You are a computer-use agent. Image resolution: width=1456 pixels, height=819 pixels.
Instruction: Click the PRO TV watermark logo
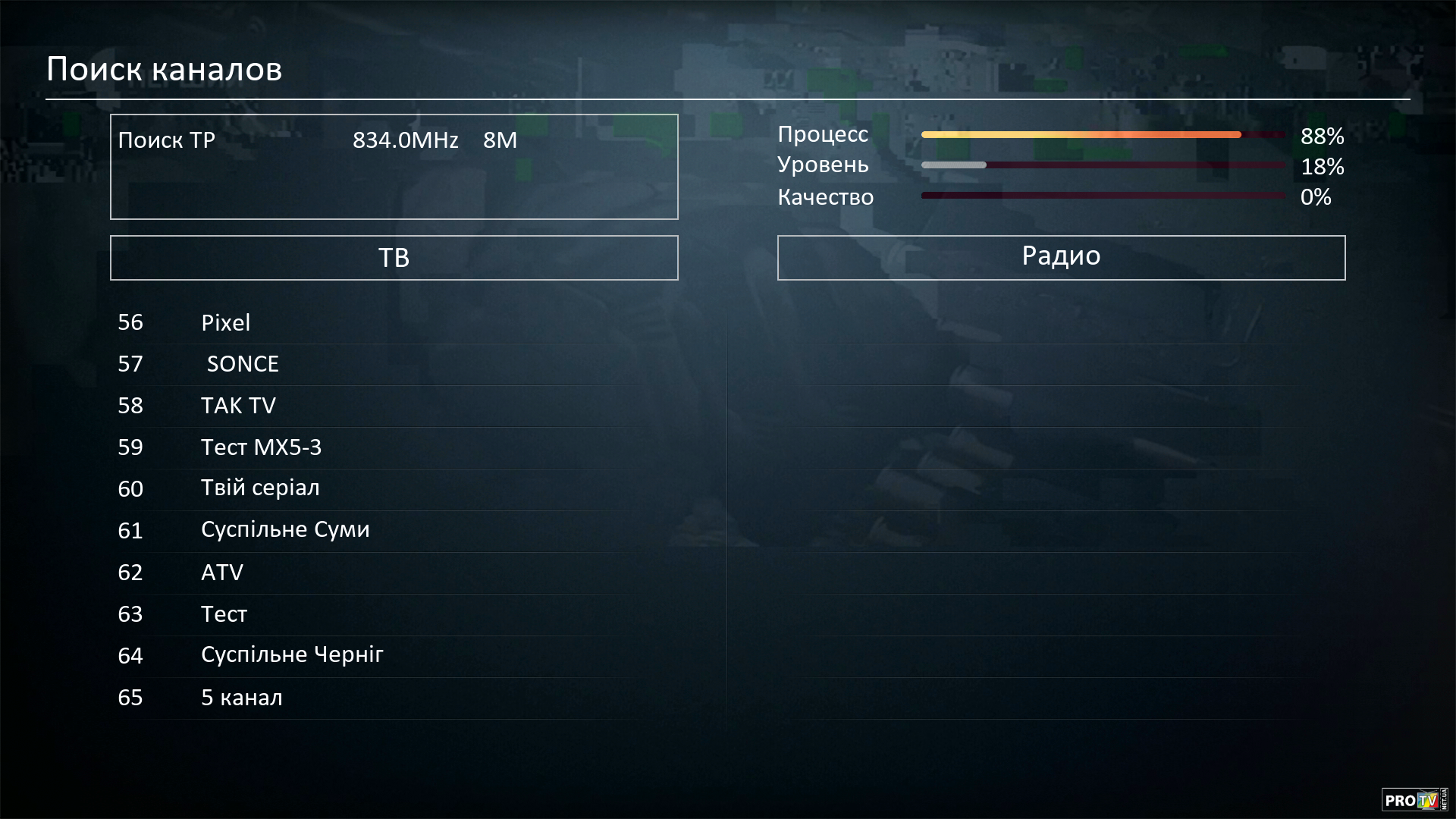[1414, 799]
